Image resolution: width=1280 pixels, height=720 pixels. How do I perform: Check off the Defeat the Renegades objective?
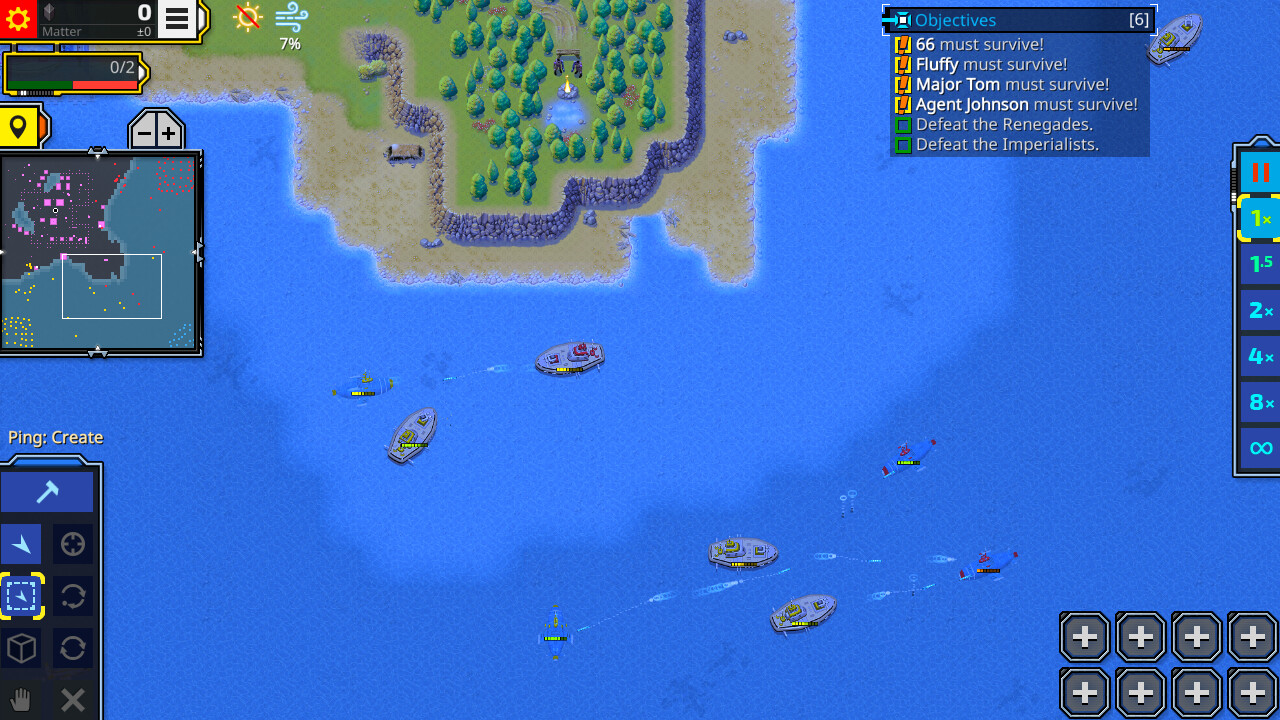(901, 124)
